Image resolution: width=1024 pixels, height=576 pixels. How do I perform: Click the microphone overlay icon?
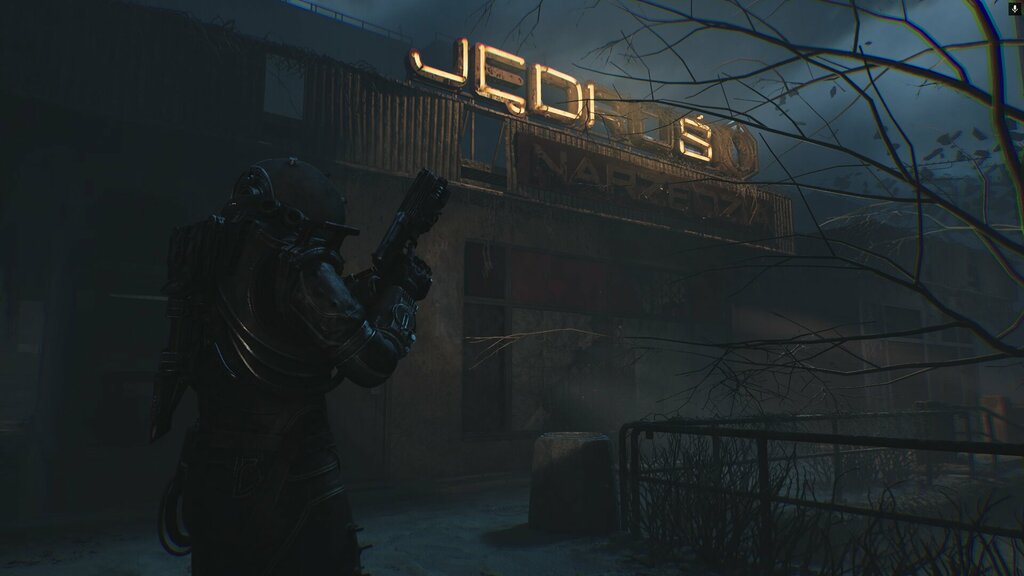pyautogui.click(x=1015, y=8)
